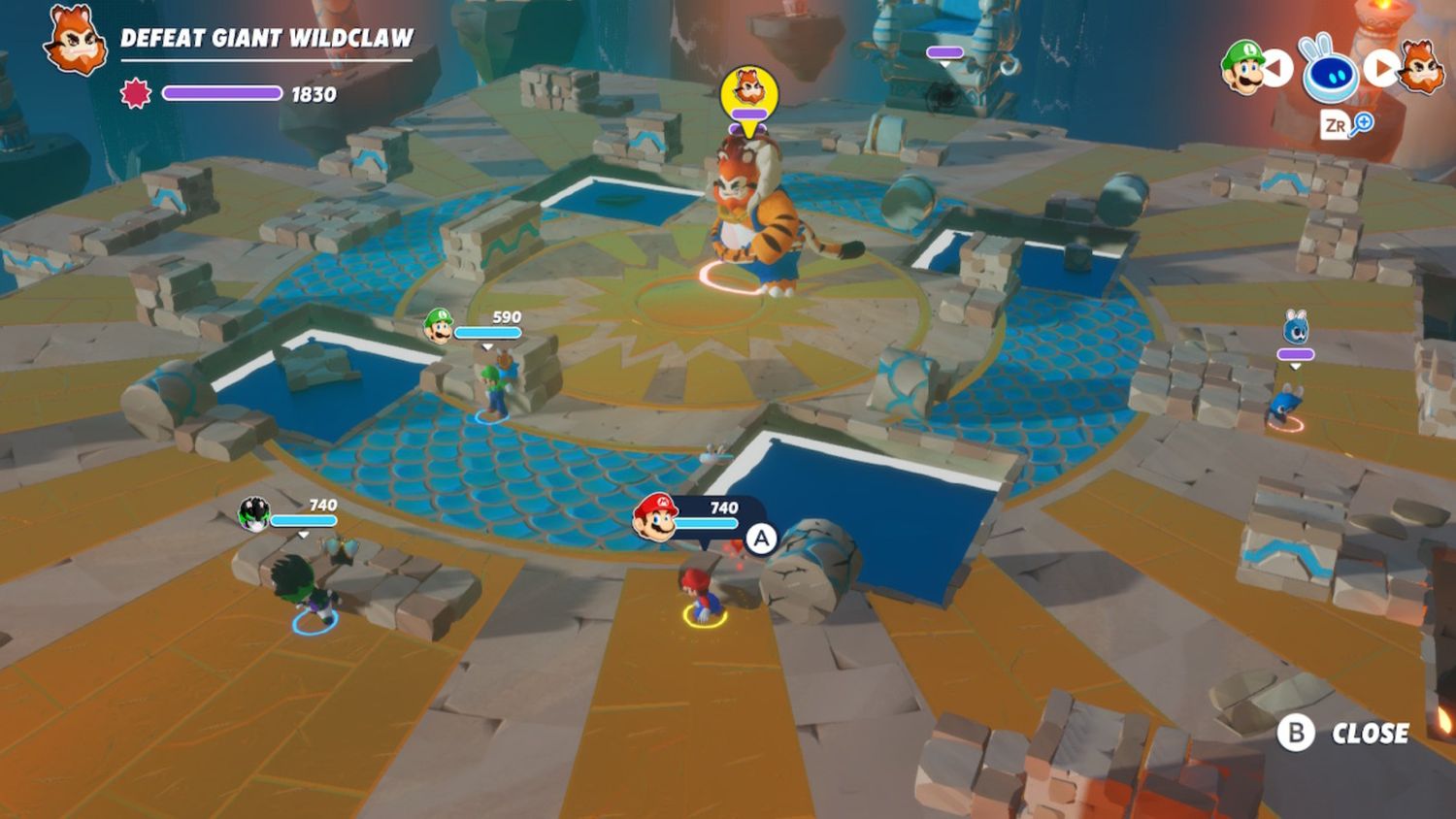Close the tactical view
This screenshot has height=819, width=1456.
click(1343, 733)
